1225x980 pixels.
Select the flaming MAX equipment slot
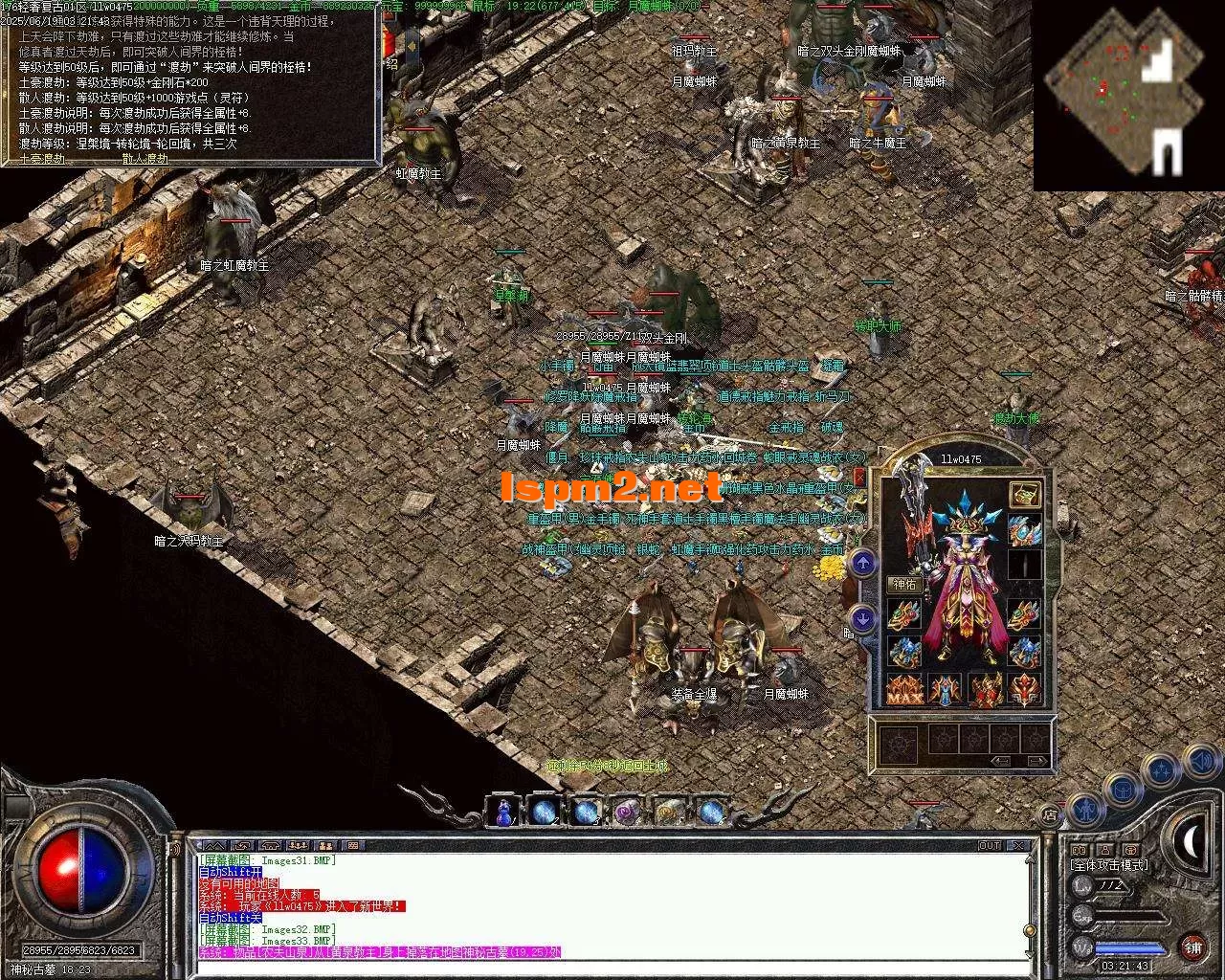click(x=903, y=689)
